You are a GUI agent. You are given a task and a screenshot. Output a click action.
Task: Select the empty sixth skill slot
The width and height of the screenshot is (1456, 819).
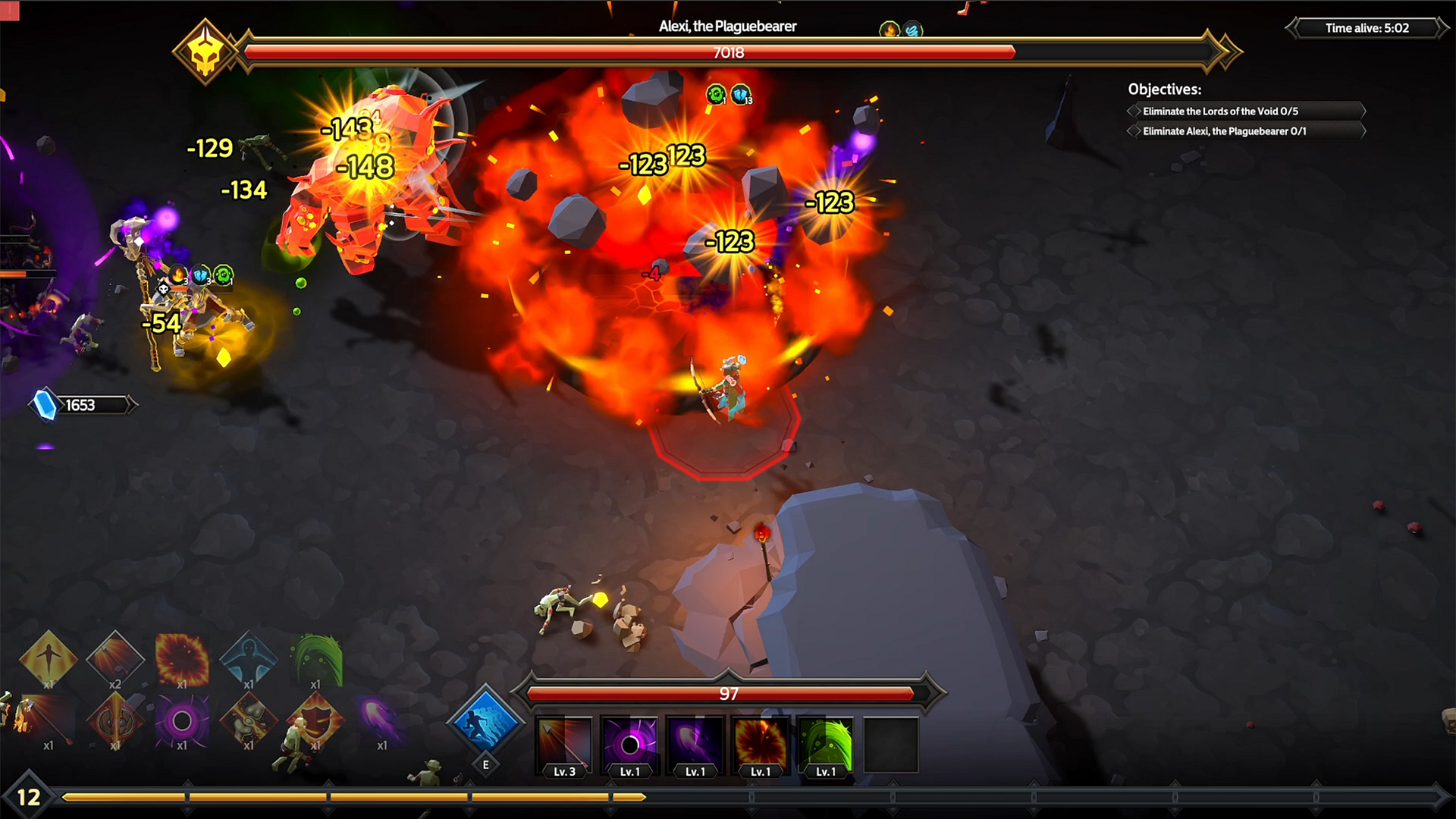pyautogui.click(x=891, y=742)
